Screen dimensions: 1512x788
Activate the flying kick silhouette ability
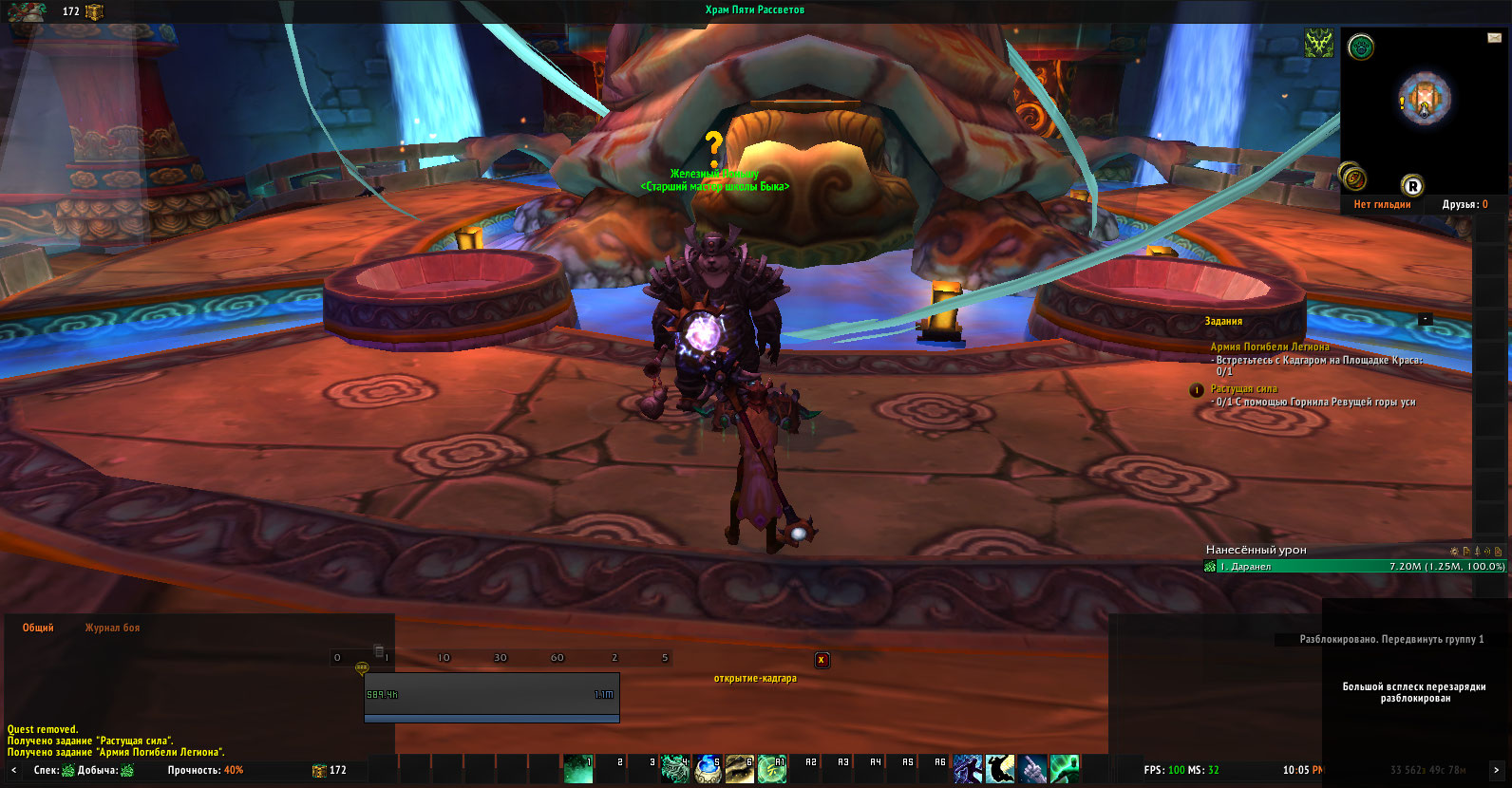click(x=999, y=769)
